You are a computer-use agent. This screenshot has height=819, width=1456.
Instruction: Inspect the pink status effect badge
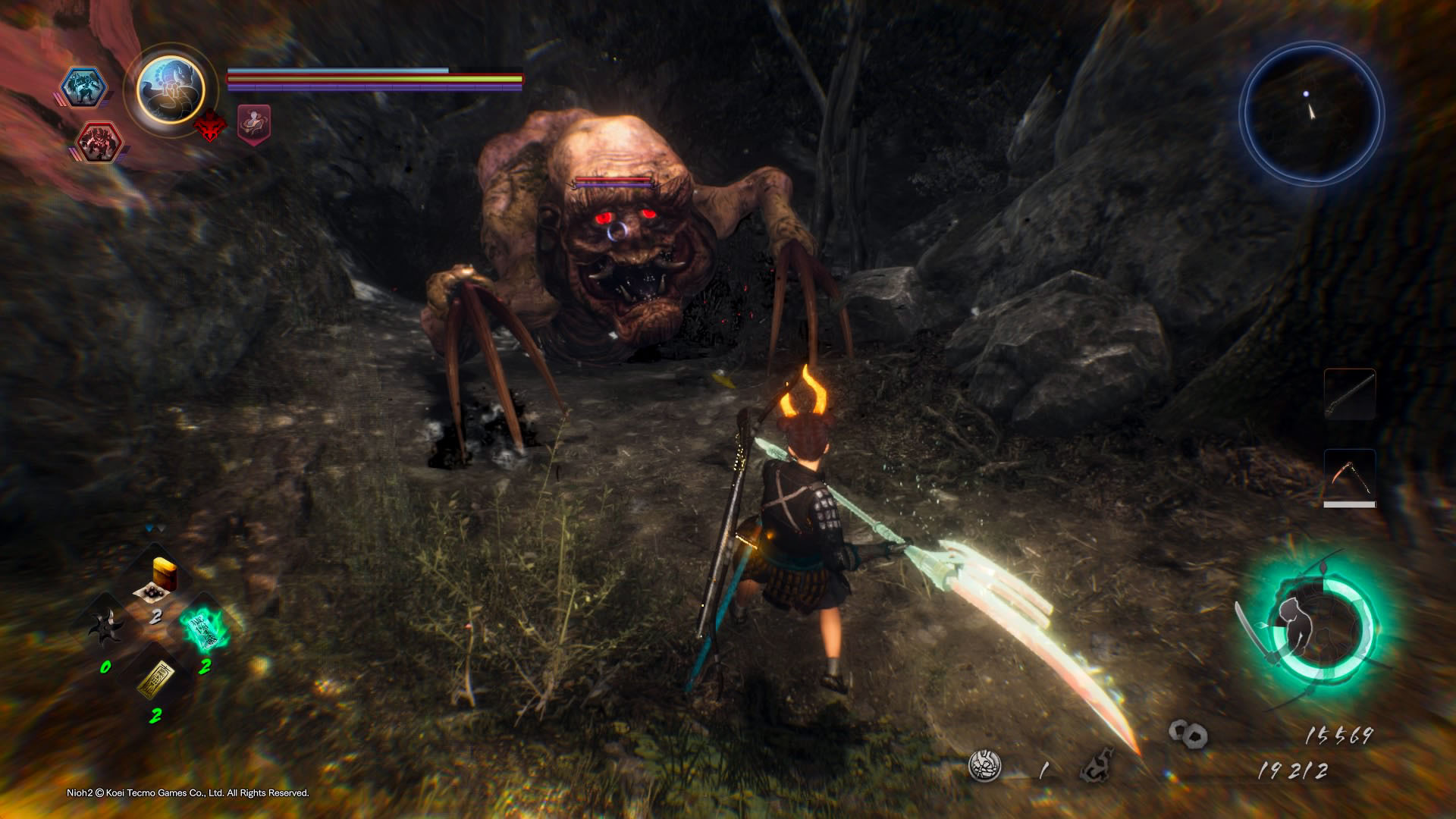[254, 124]
